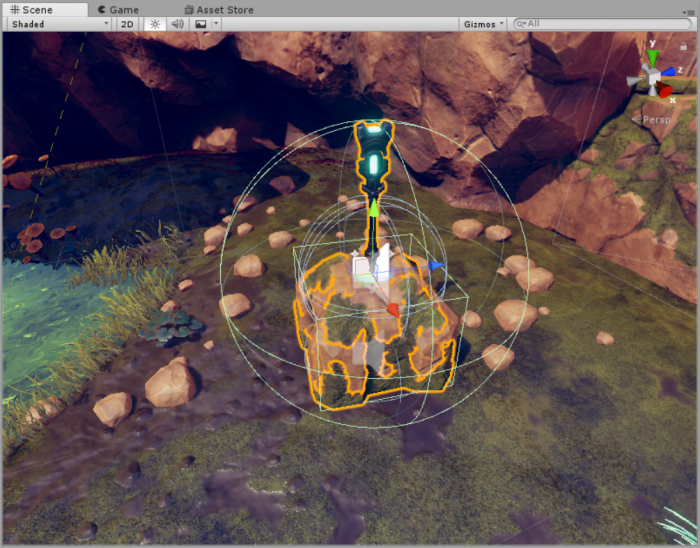Toggle the 2D view mode
The image size is (700, 548).
pyautogui.click(x=127, y=23)
